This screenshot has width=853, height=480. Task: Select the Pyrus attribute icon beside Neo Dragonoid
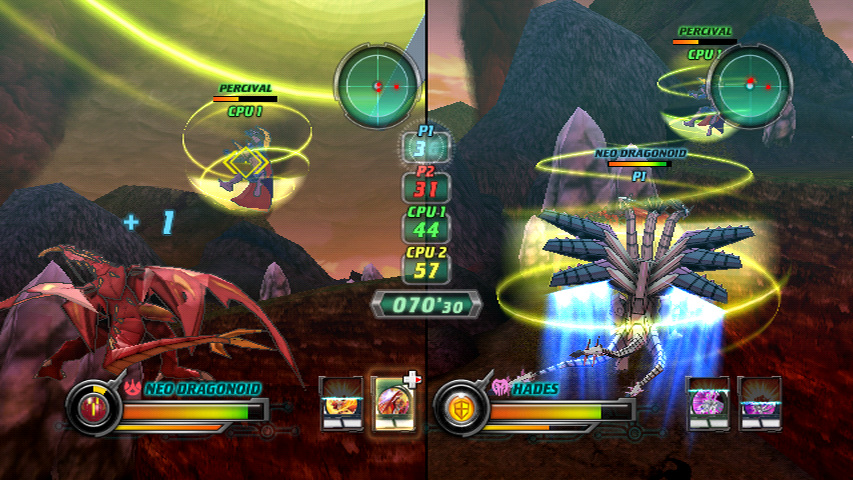pyautogui.click(x=133, y=386)
